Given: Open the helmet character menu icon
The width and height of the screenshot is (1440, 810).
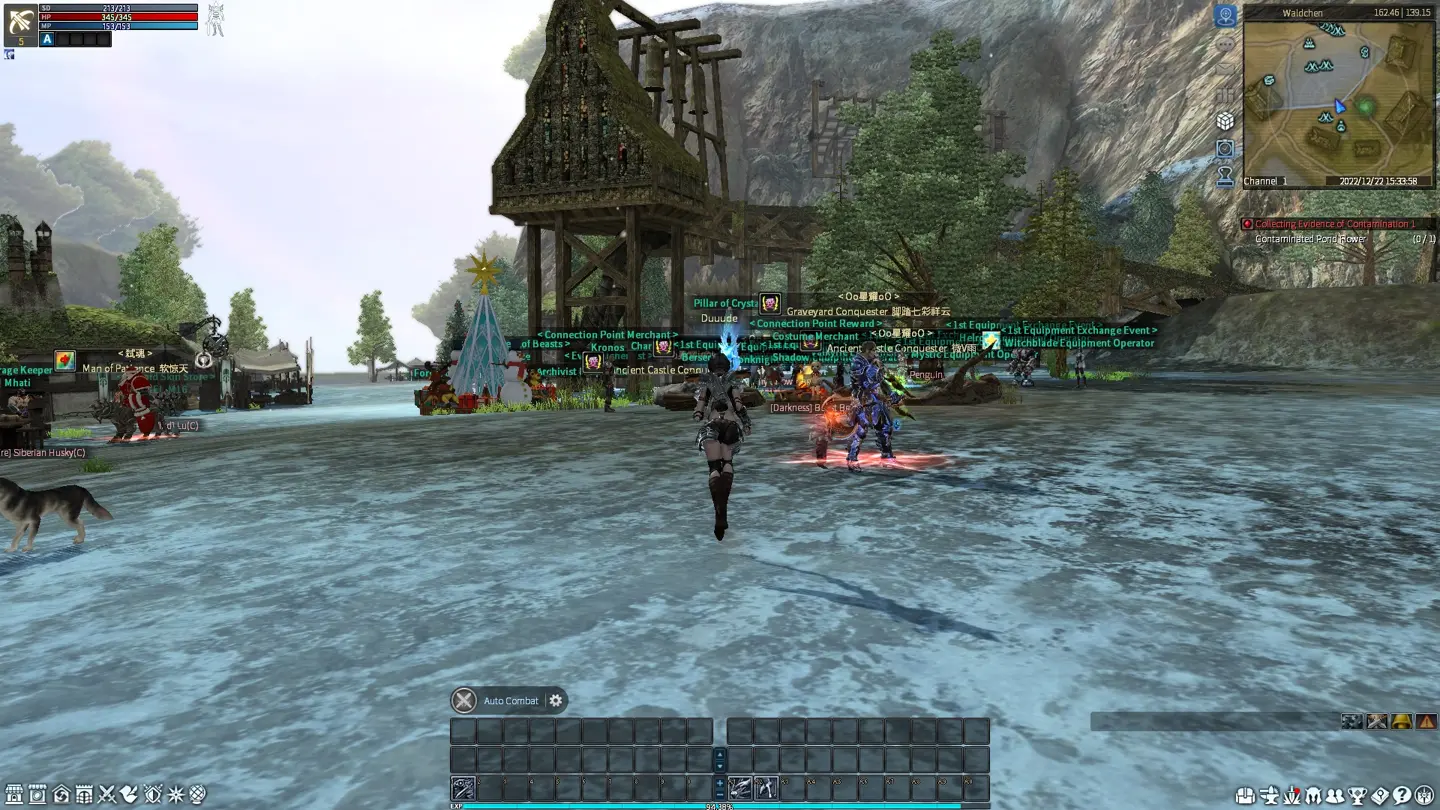Looking at the screenshot, I should click(1313, 796).
